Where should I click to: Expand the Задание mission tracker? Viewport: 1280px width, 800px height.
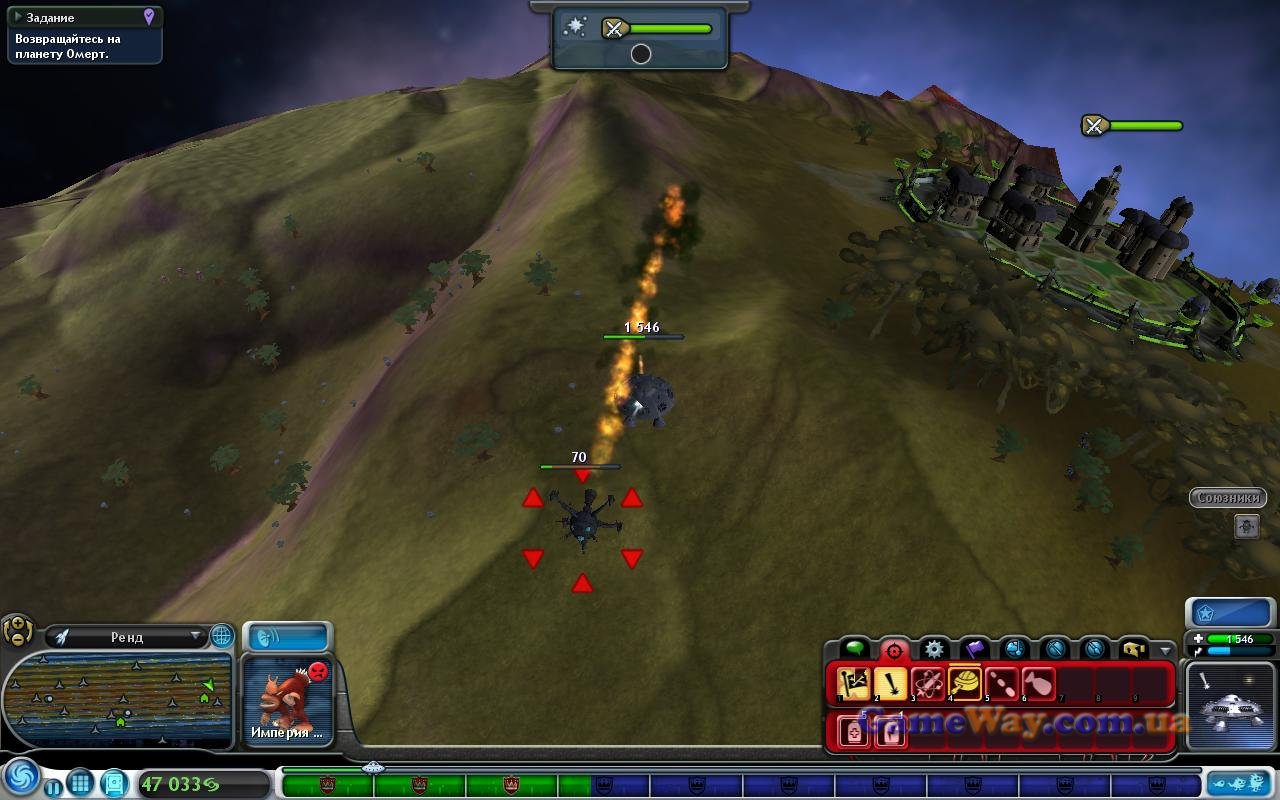(19, 18)
